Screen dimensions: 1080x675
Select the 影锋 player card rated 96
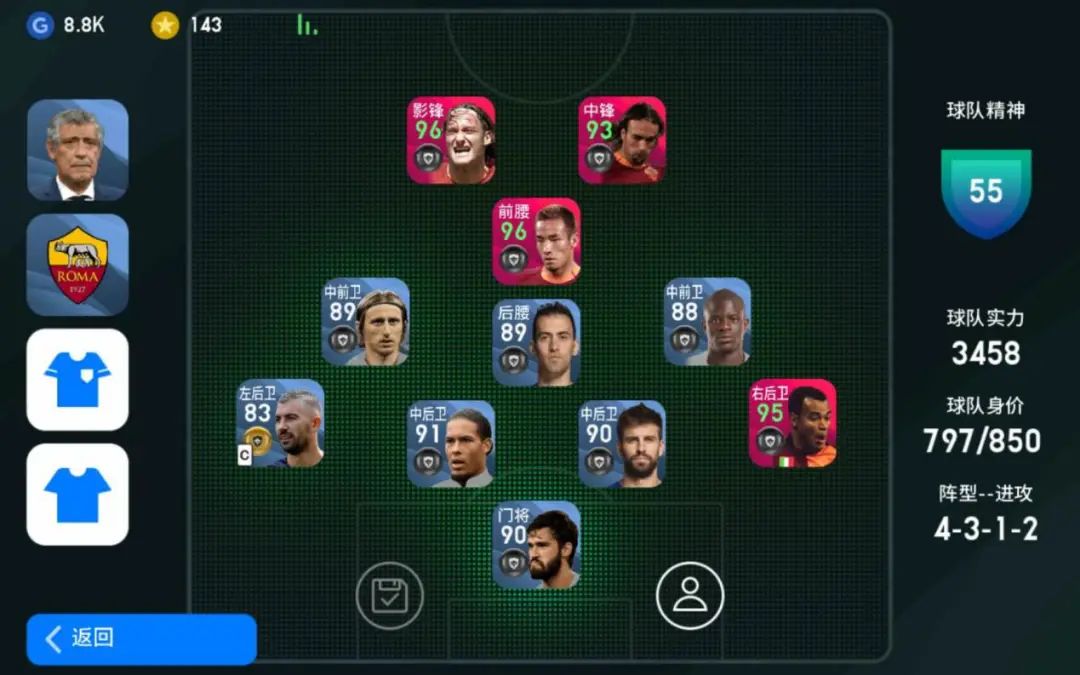[451, 140]
